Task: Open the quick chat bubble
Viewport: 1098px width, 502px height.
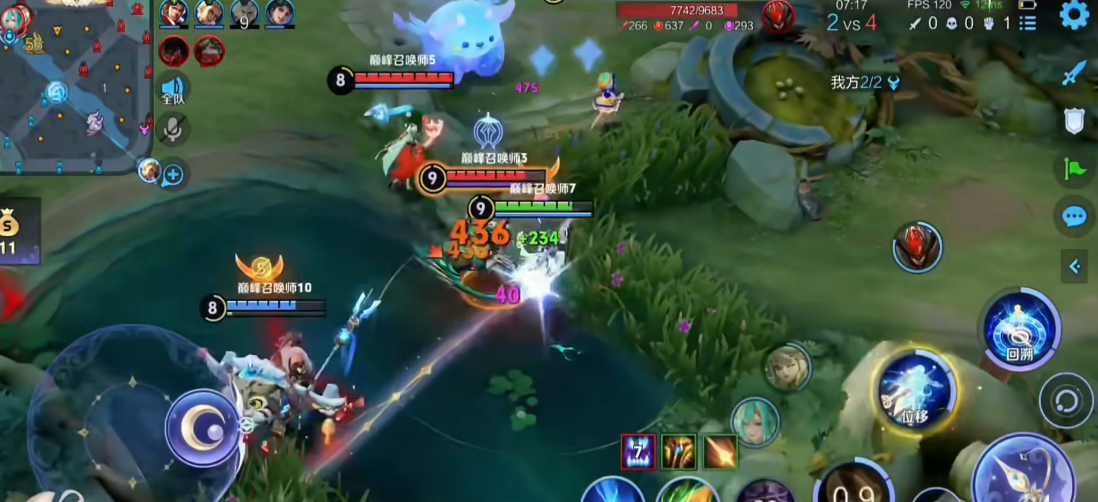Action: [x=1074, y=216]
